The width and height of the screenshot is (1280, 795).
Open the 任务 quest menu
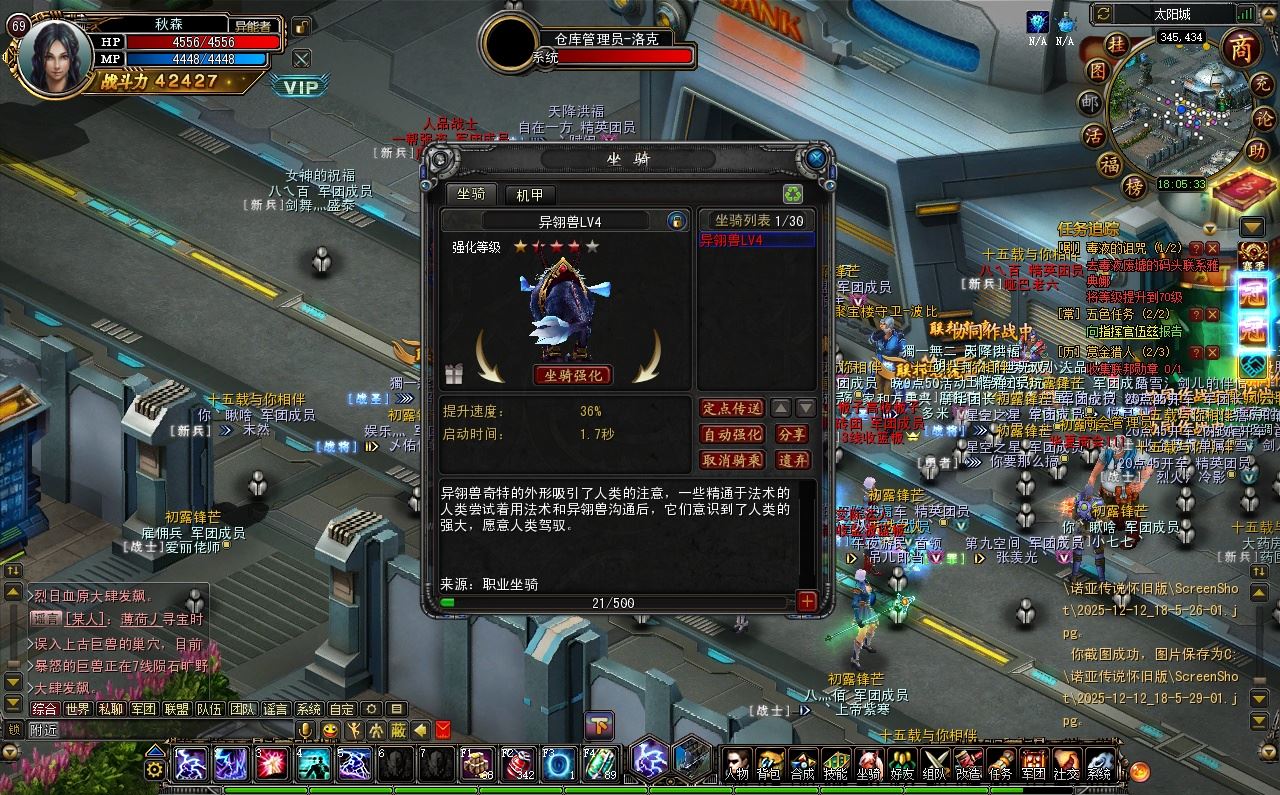pyautogui.click(x=1000, y=765)
